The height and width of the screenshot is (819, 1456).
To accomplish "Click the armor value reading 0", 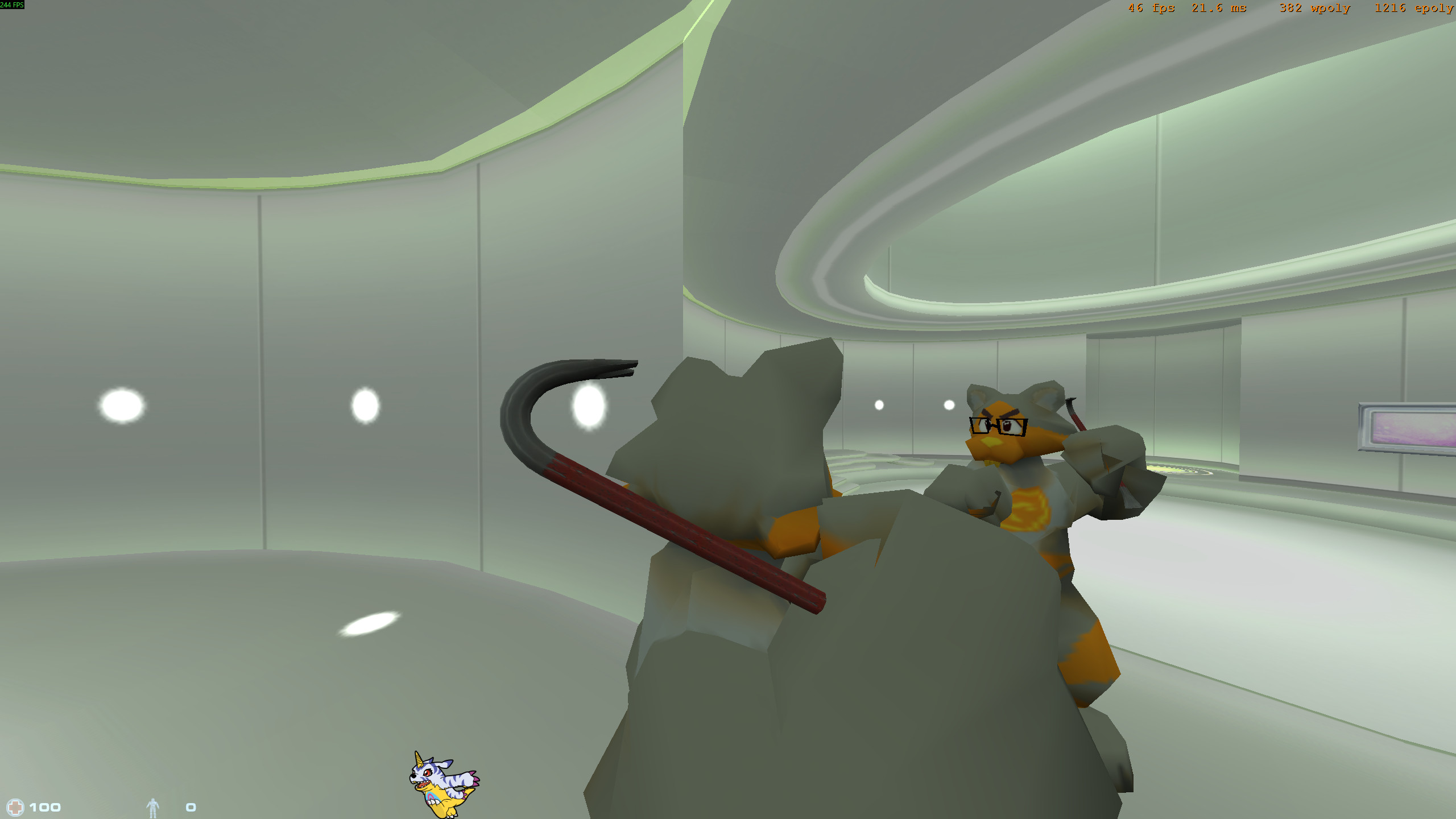I will tap(191, 806).
